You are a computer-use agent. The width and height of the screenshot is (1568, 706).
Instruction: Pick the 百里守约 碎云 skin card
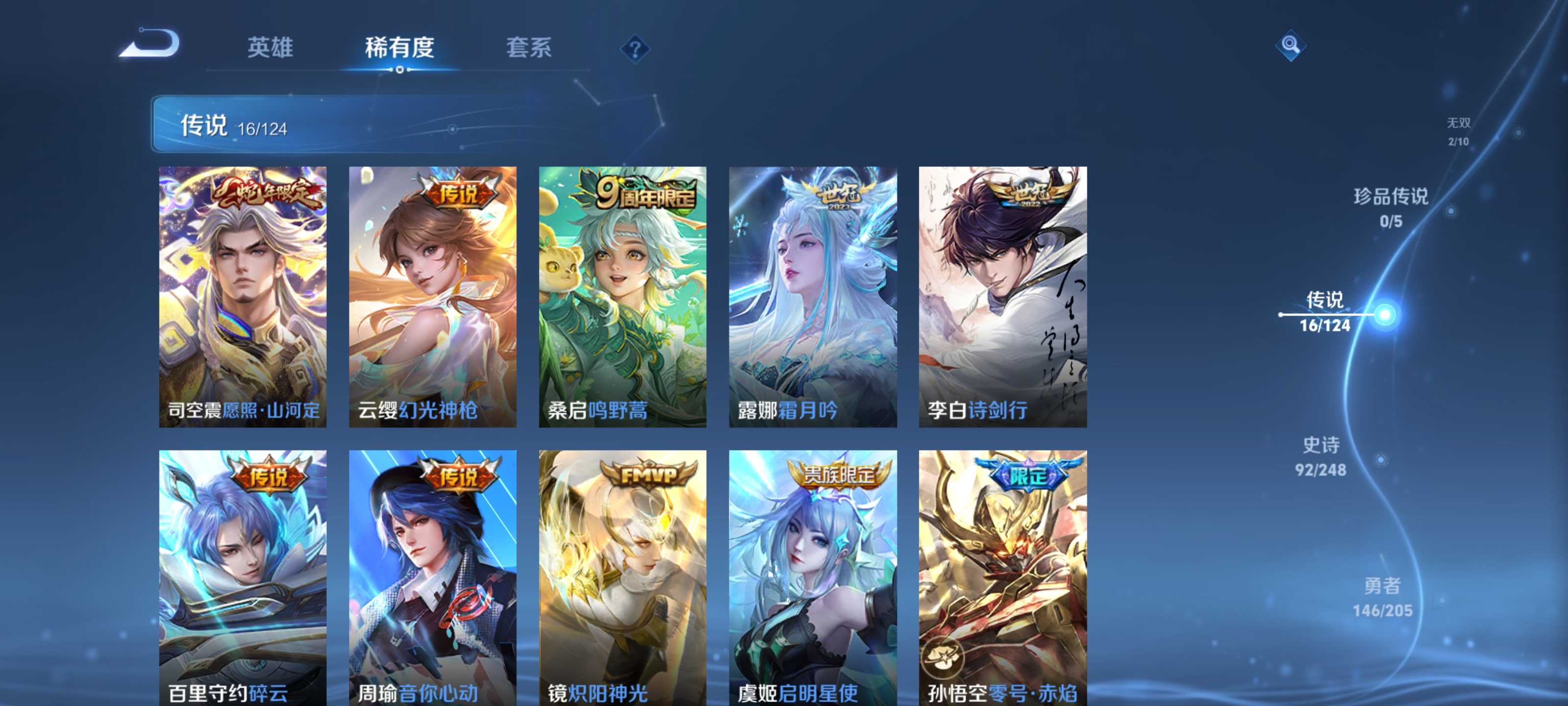pyautogui.click(x=243, y=578)
